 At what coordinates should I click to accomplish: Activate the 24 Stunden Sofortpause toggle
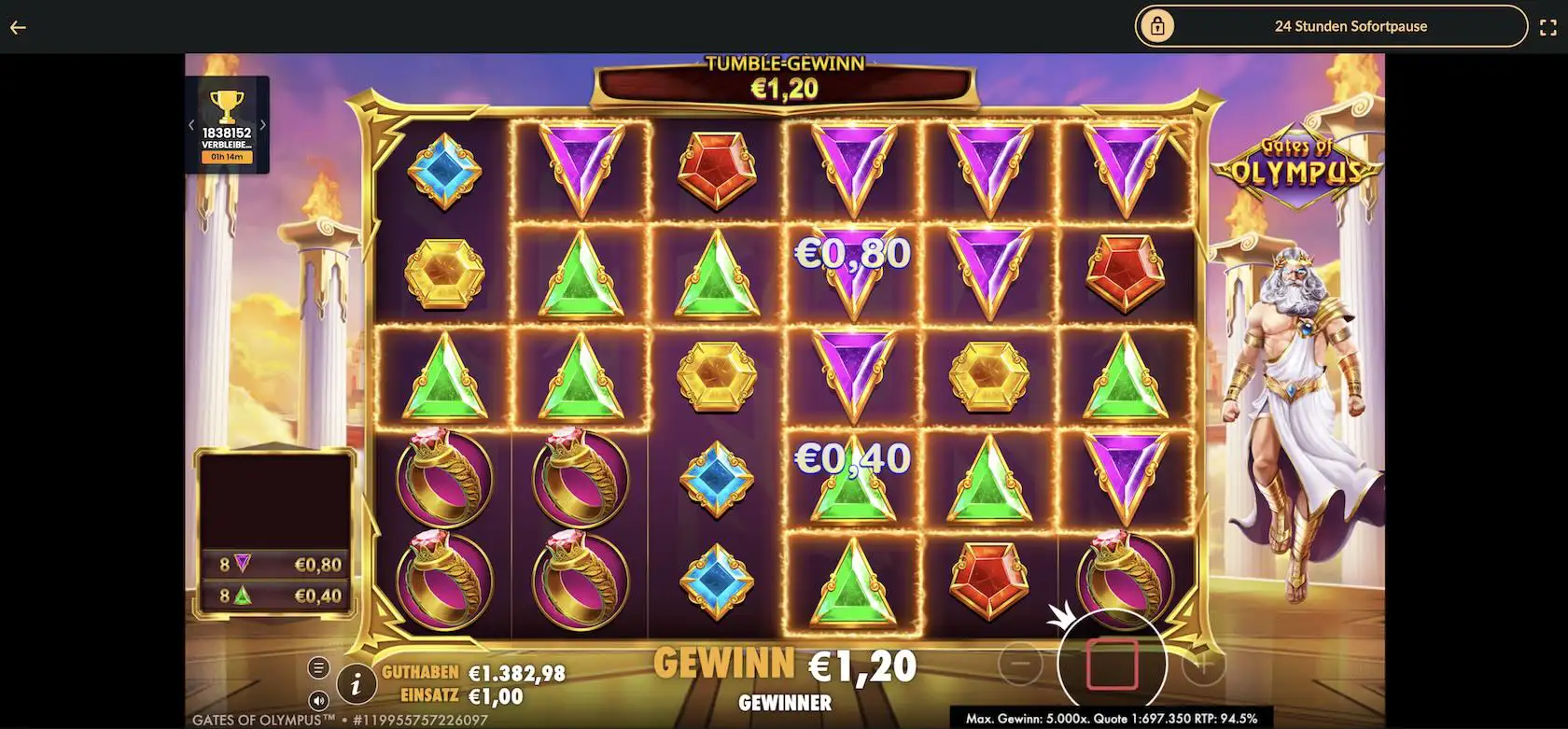tap(1350, 26)
